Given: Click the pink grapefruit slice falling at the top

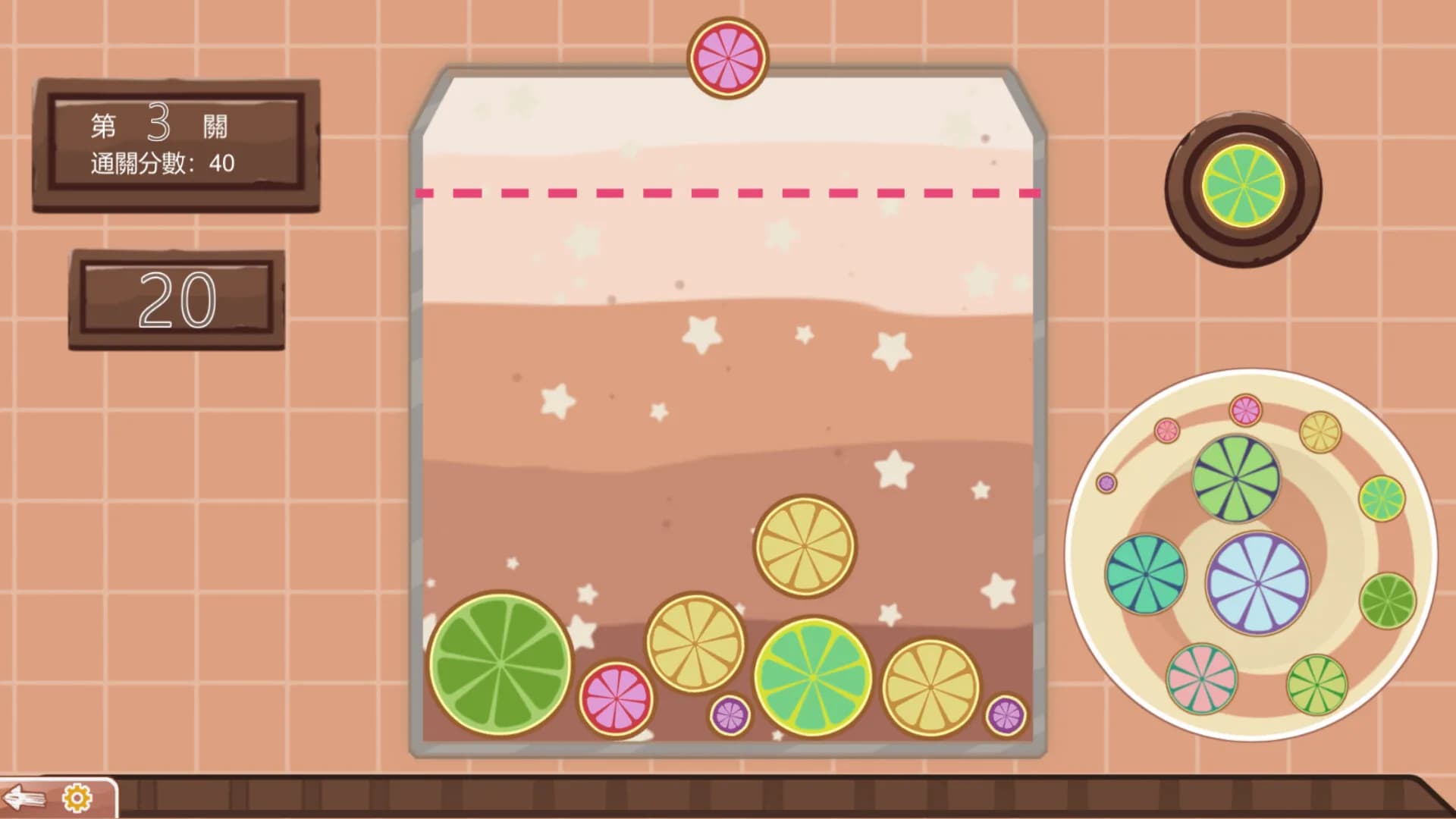Looking at the screenshot, I should coord(726,57).
